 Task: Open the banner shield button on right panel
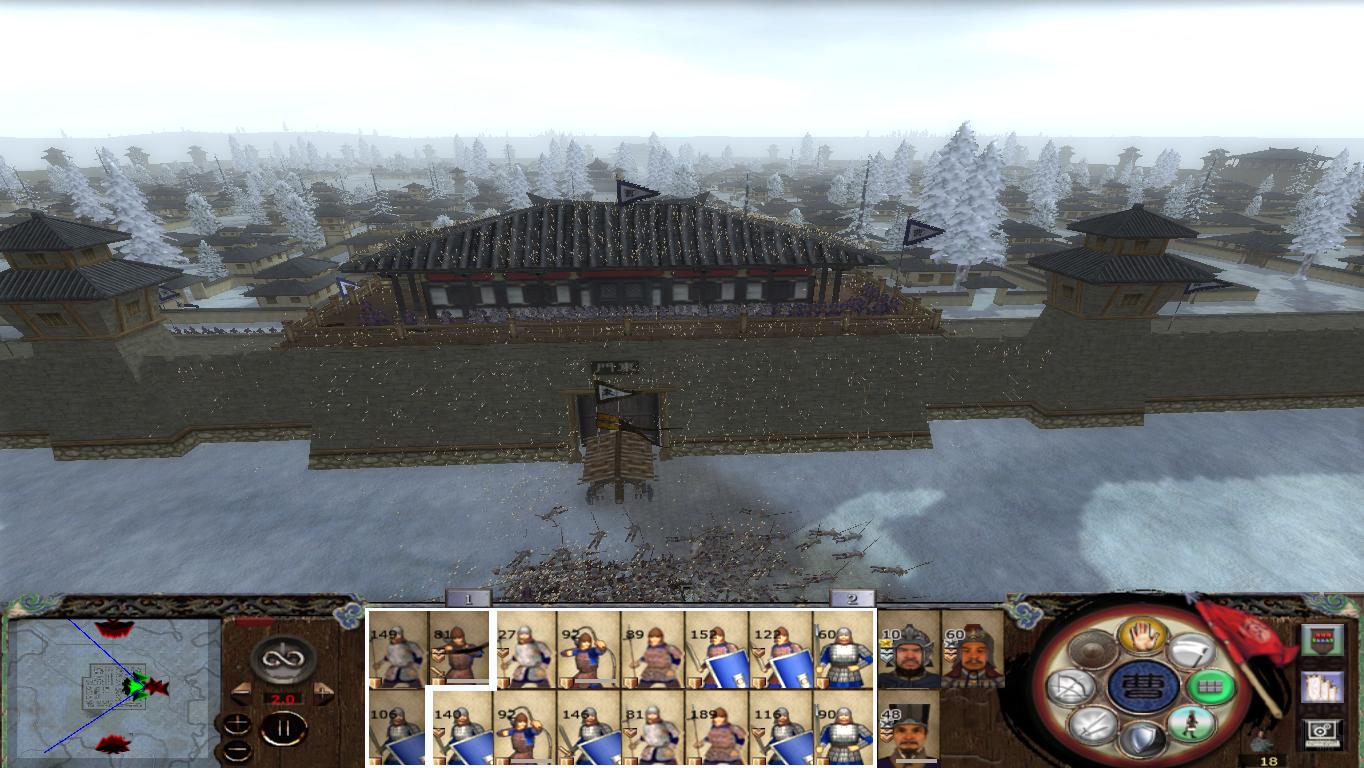1323,640
